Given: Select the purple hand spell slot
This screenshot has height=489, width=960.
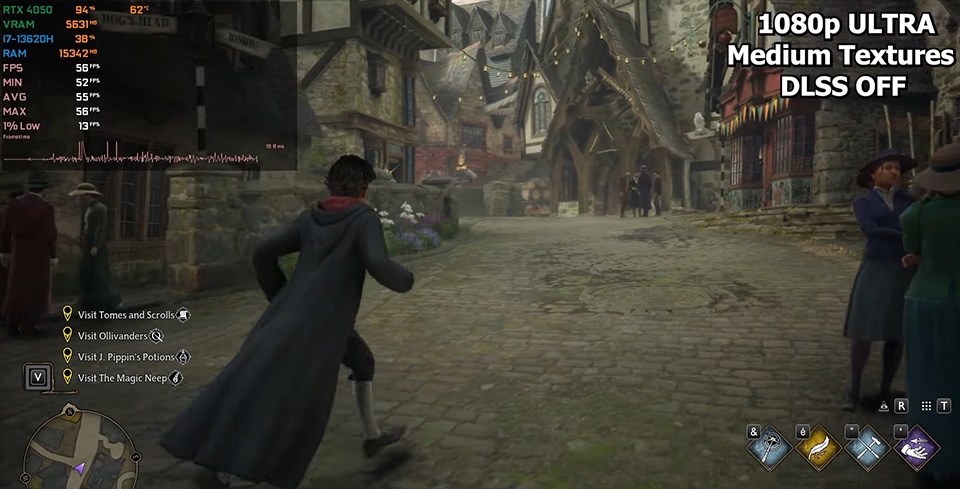Looking at the screenshot, I should pyautogui.click(x=913, y=447).
